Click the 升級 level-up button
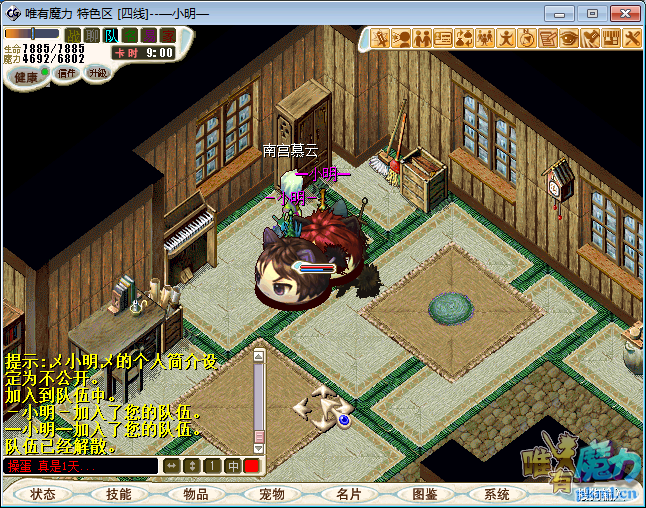This screenshot has width=646, height=508. 97,73
